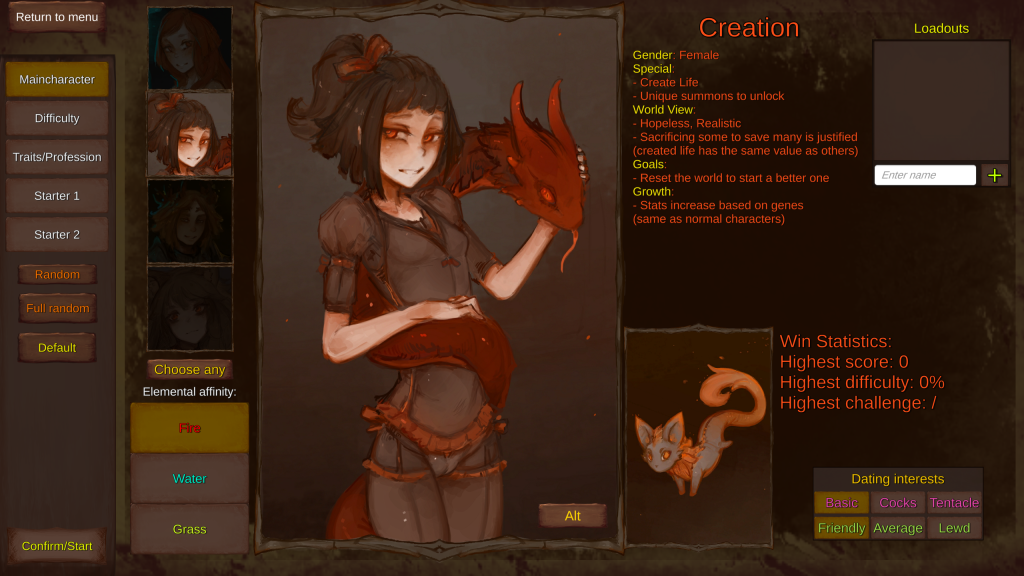This screenshot has height=576, width=1024.
Task: Add a loadout with the plus button
Action: [x=994, y=175]
